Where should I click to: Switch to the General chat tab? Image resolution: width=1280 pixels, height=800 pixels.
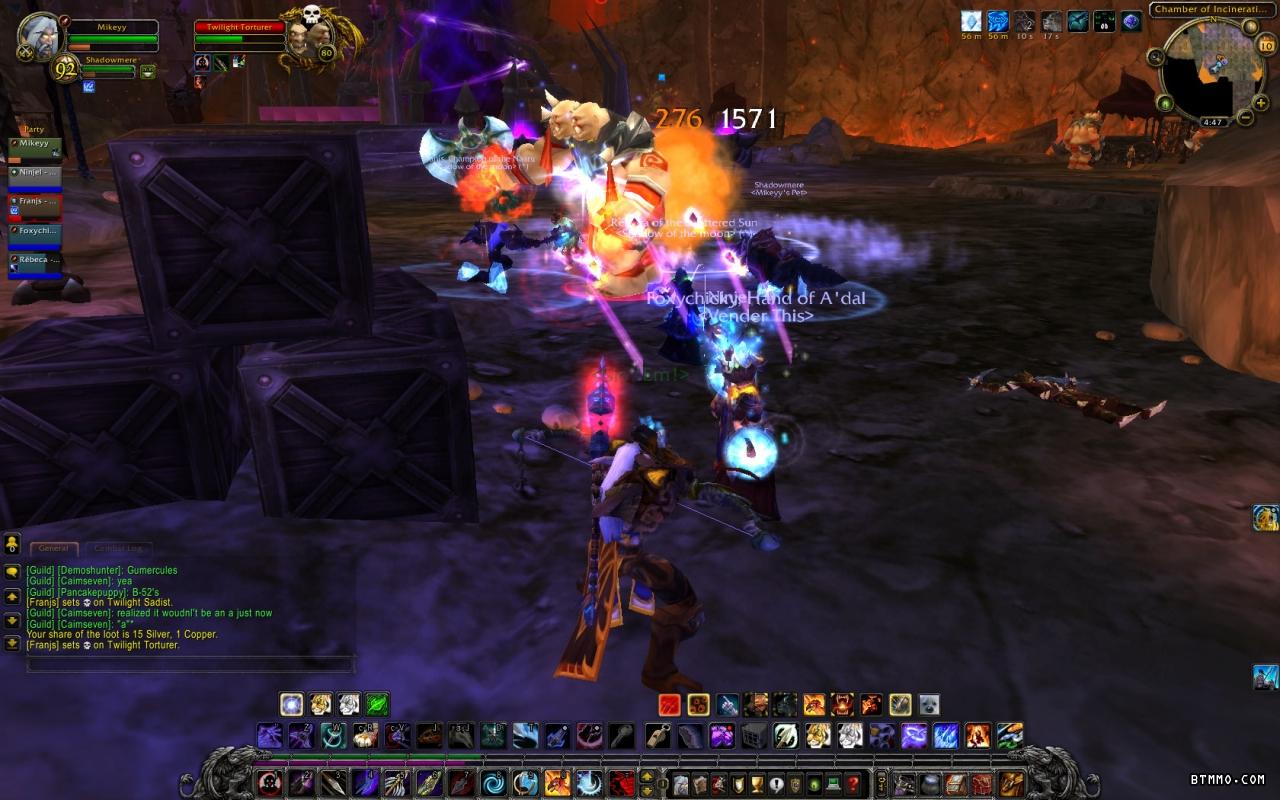pyautogui.click(x=53, y=548)
